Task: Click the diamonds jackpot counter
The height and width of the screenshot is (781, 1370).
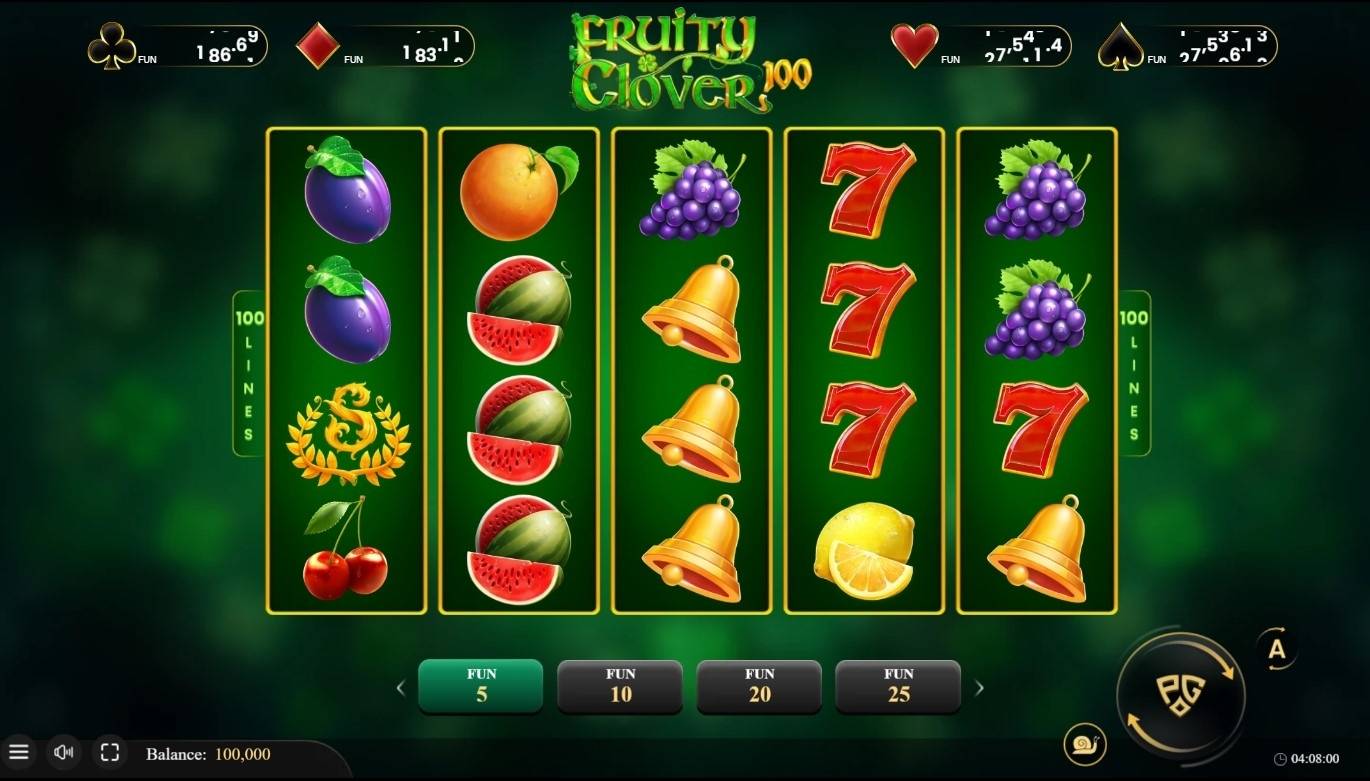Action: coord(318,45)
